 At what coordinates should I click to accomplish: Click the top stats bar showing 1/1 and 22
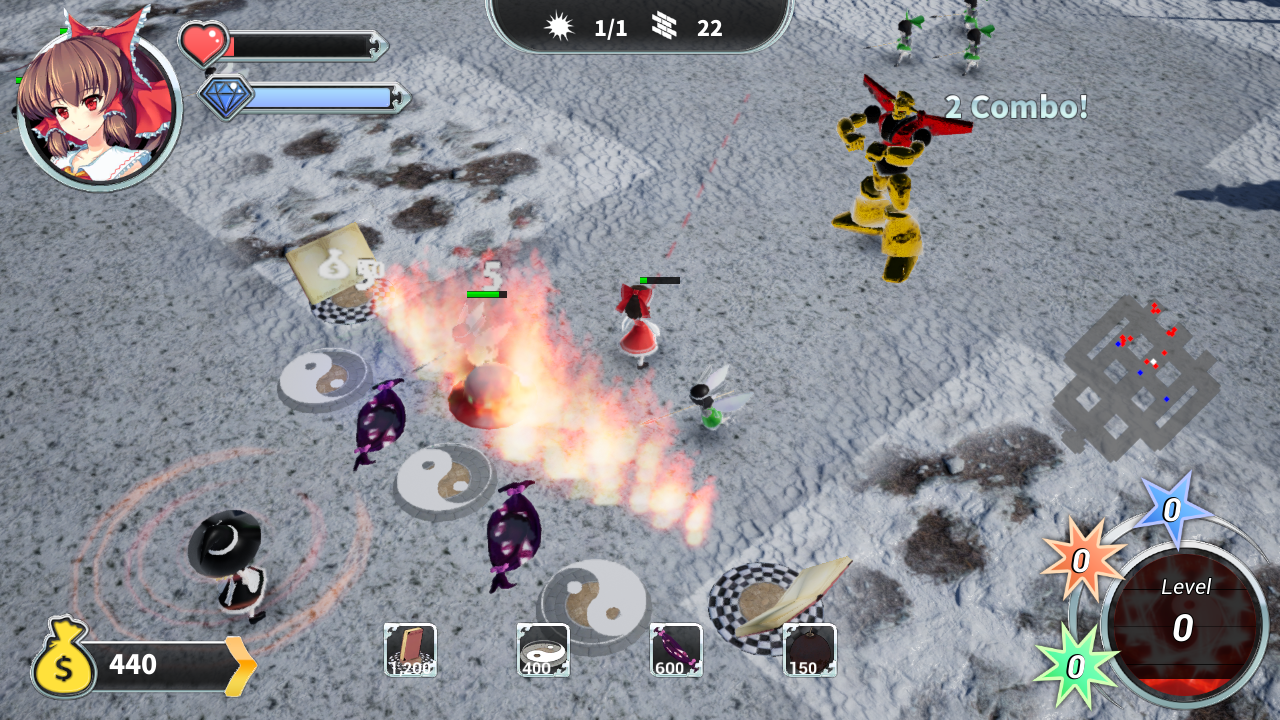636,27
